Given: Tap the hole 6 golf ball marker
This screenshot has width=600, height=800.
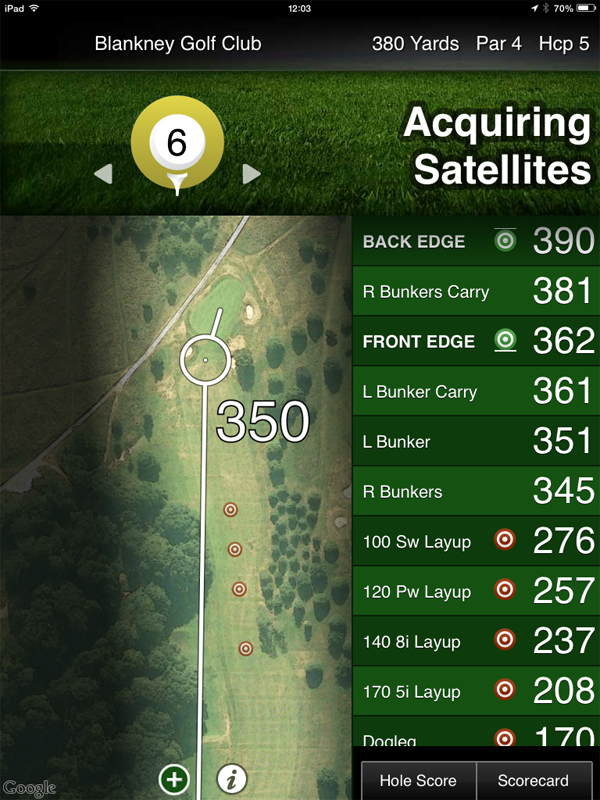Looking at the screenshot, I should click(177, 145).
